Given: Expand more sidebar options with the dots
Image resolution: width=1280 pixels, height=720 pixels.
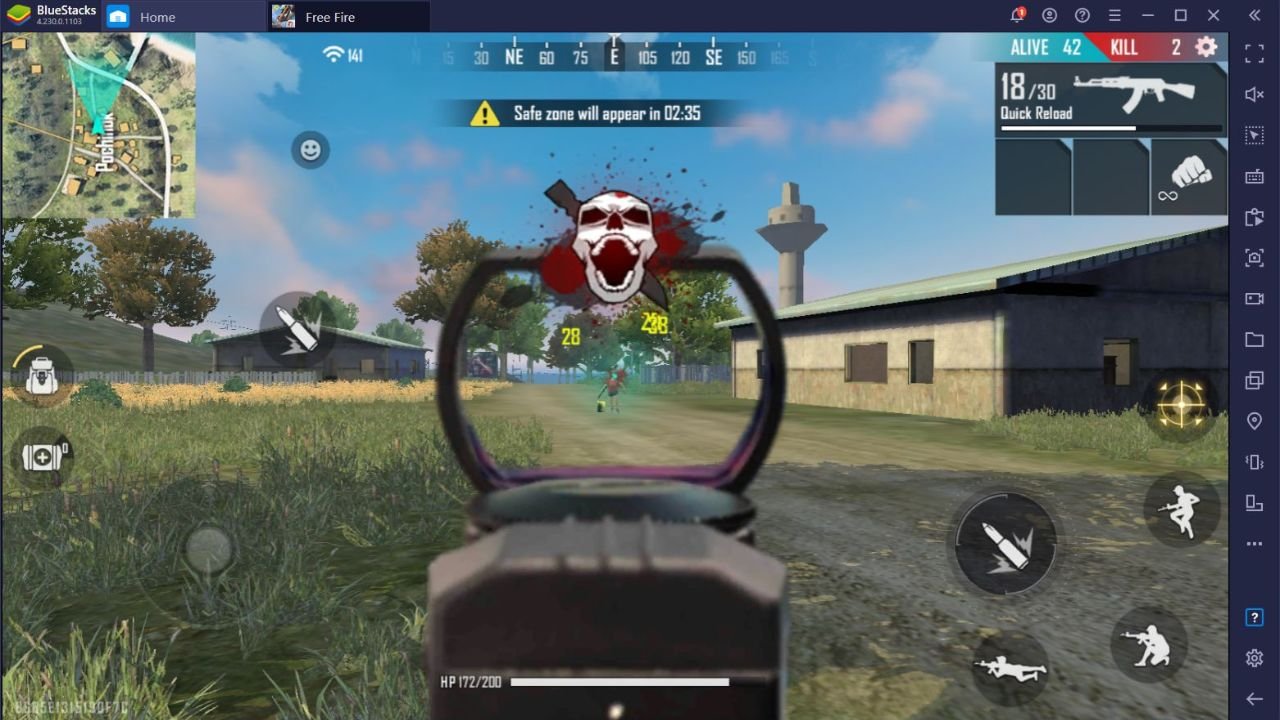Looking at the screenshot, I should coord(1253,544).
